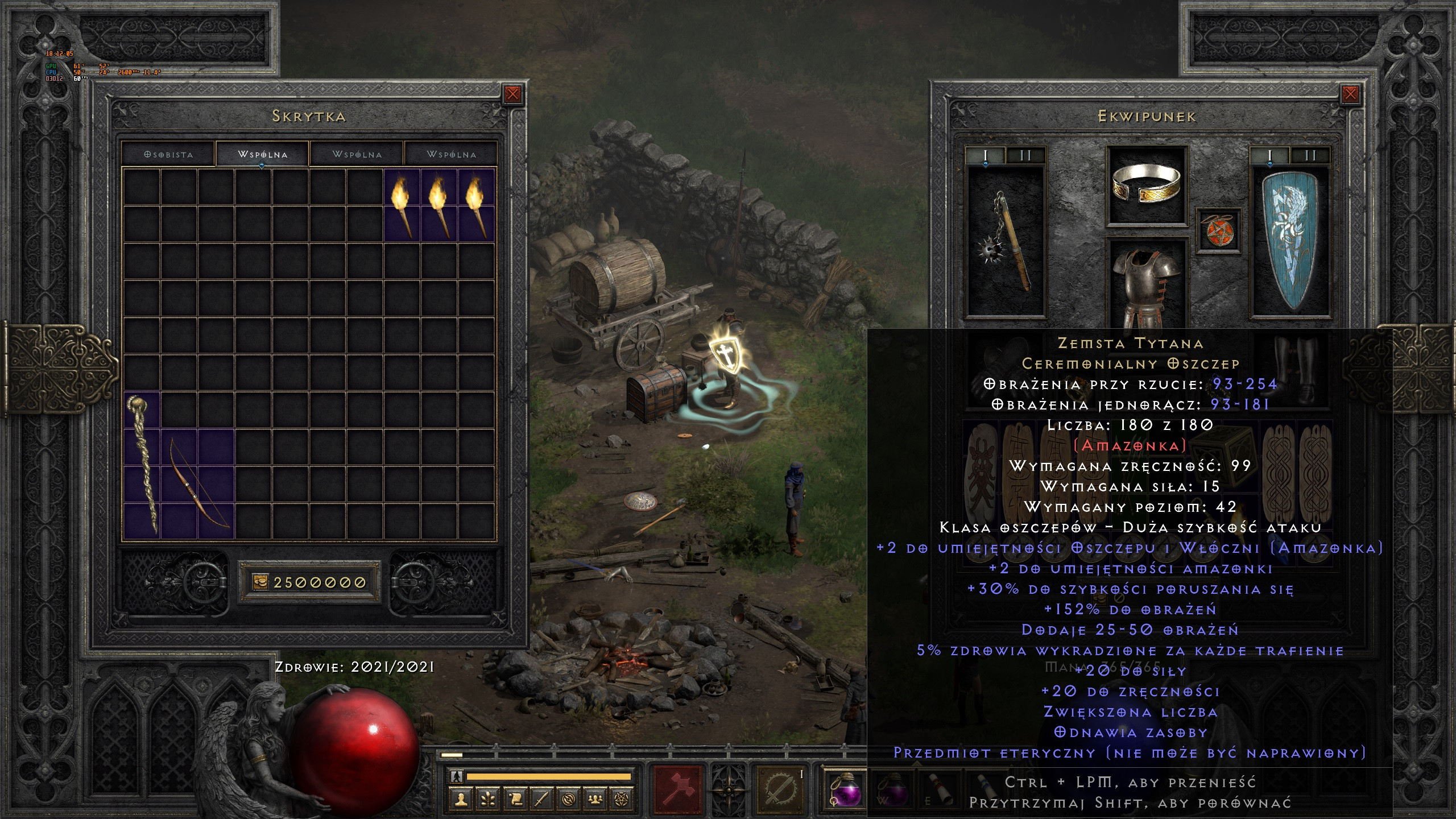Open the skill tree button

coord(488,799)
